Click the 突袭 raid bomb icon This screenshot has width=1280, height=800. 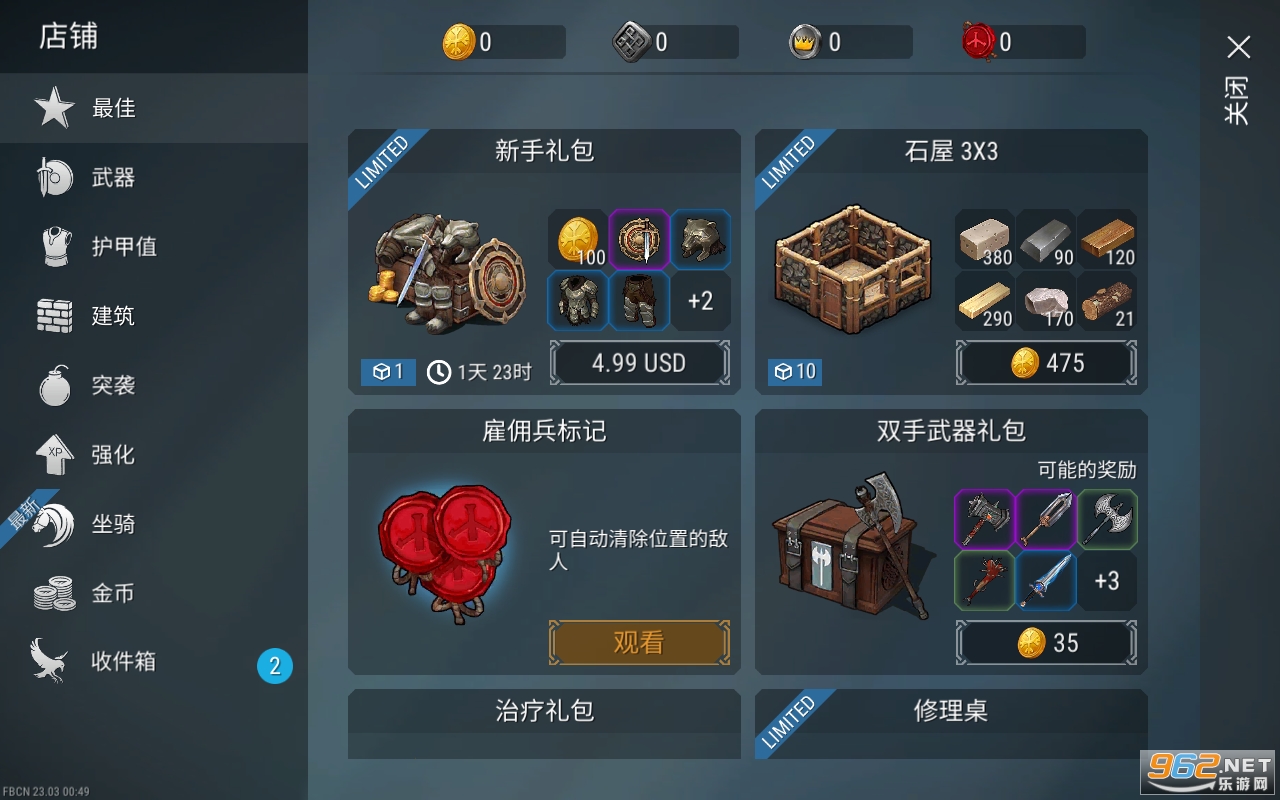55,385
